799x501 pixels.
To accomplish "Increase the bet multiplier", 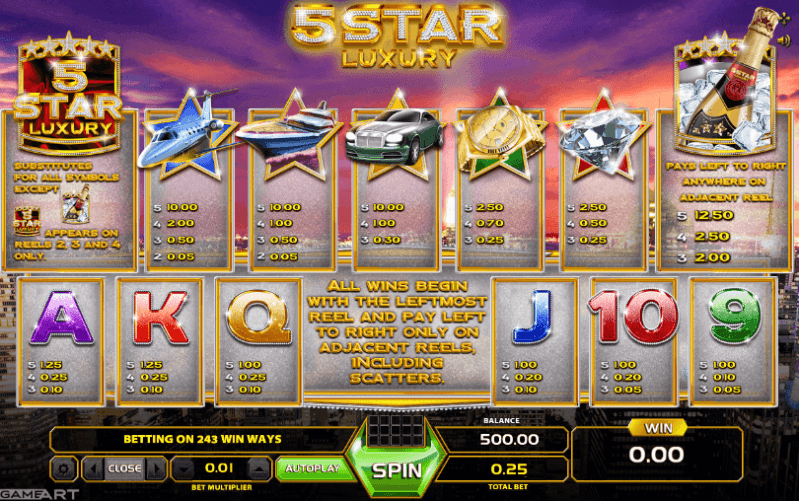I will click(x=258, y=468).
